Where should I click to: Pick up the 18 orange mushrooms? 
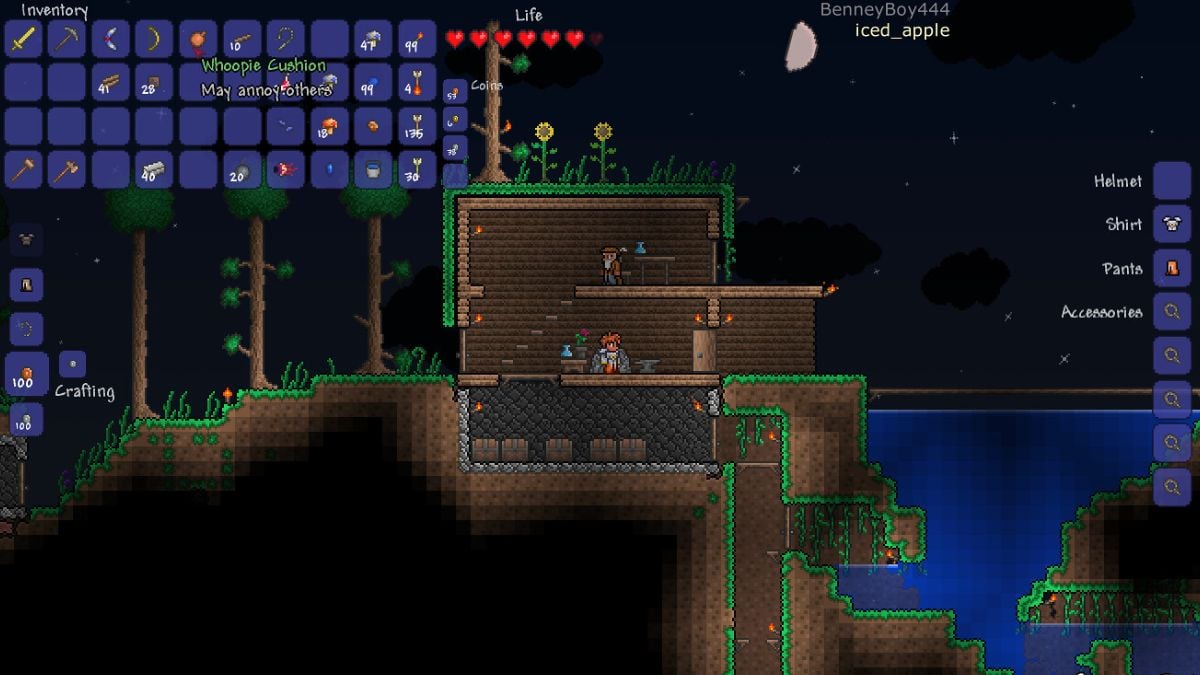pyautogui.click(x=329, y=127)
